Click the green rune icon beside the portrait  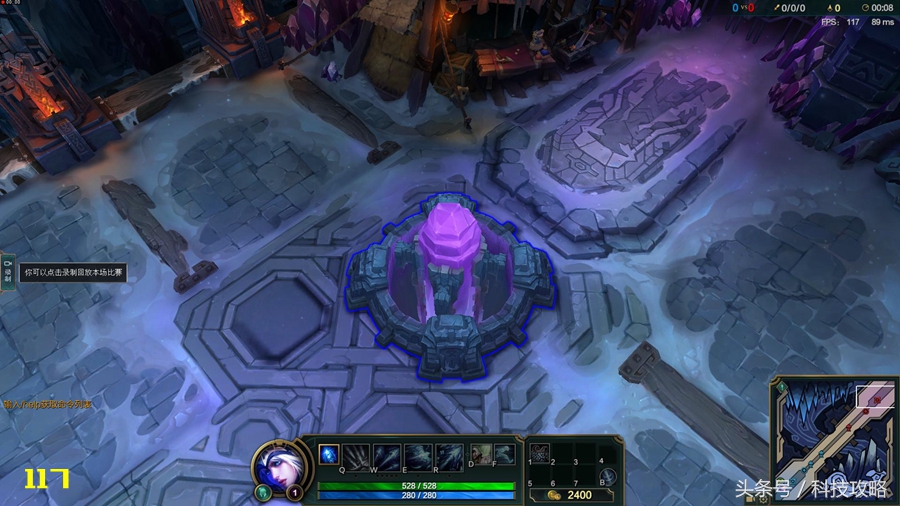point(263,492)
